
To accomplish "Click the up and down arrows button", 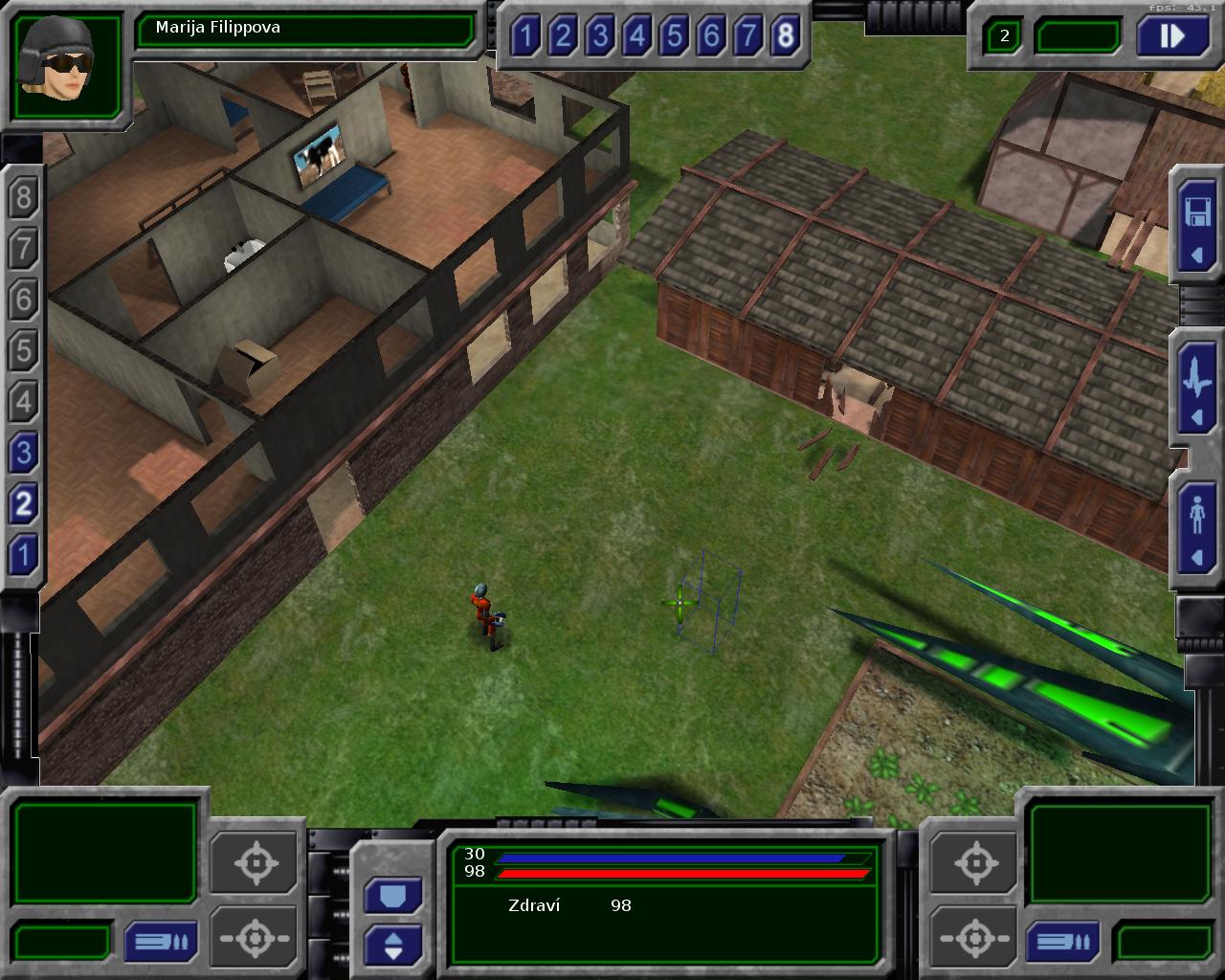I will click(392, 946).
